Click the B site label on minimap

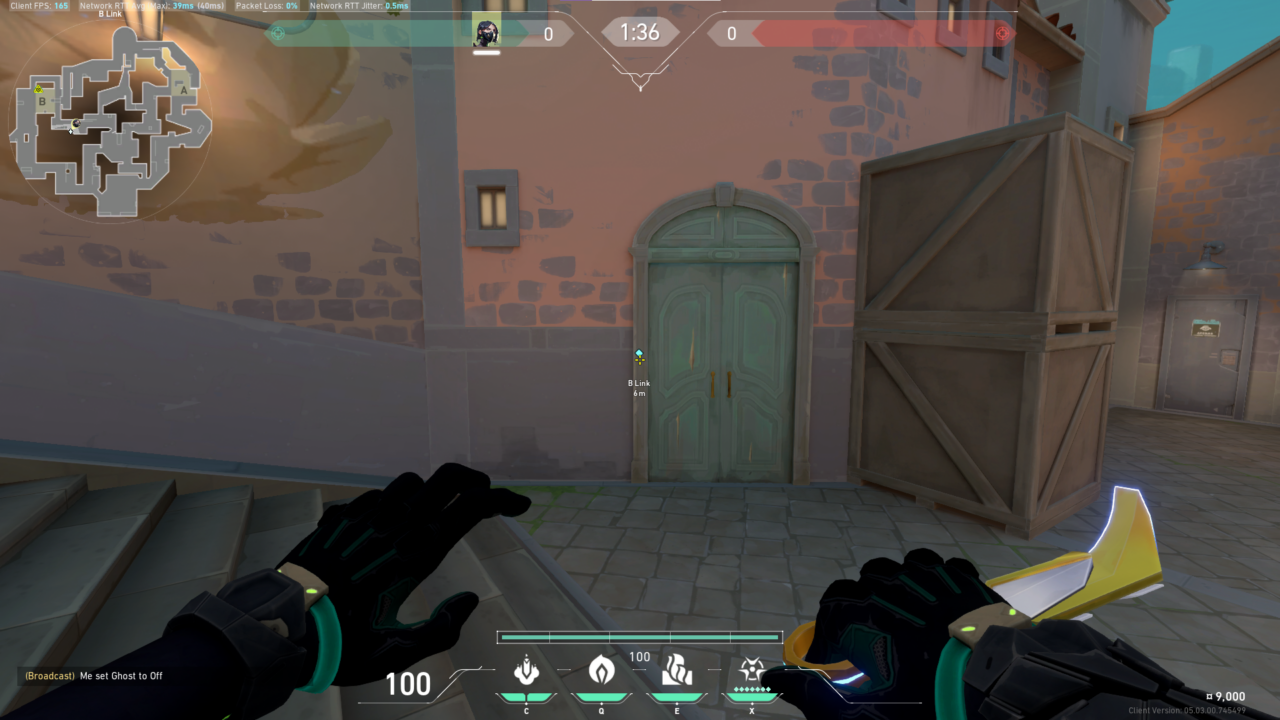[x=42, y=101]
